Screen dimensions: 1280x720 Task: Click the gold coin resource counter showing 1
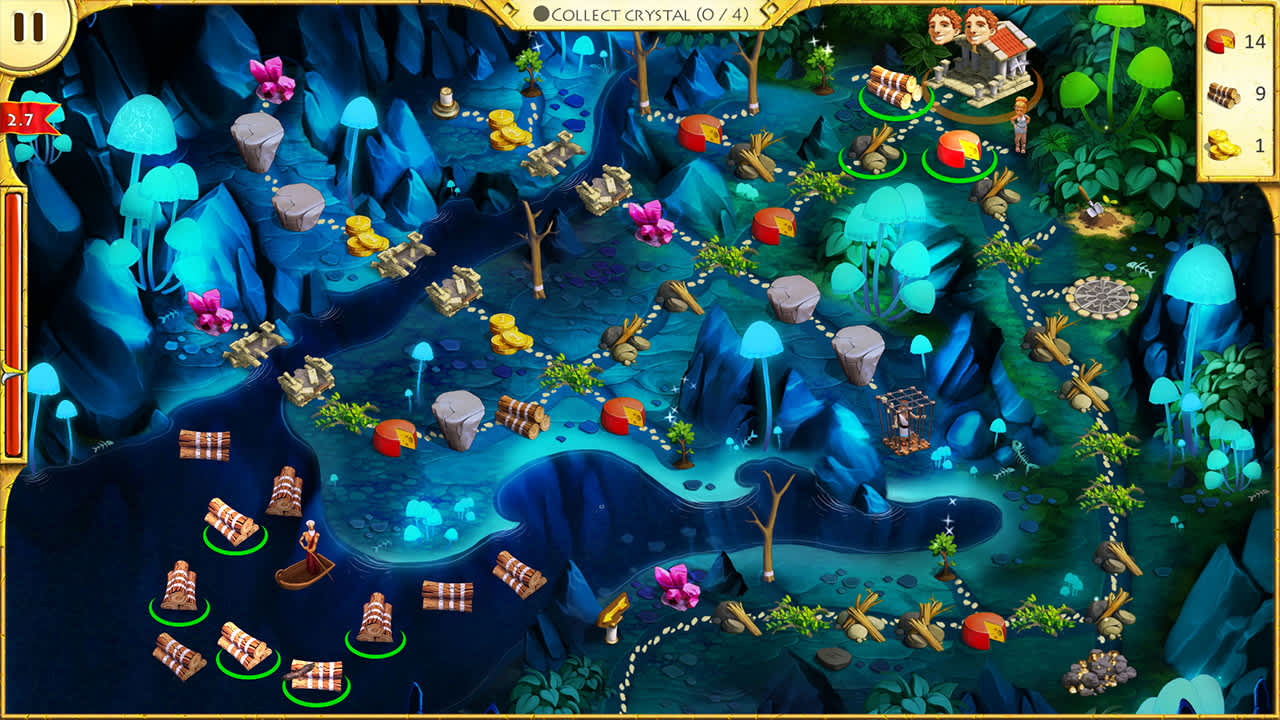point(1227,146)
